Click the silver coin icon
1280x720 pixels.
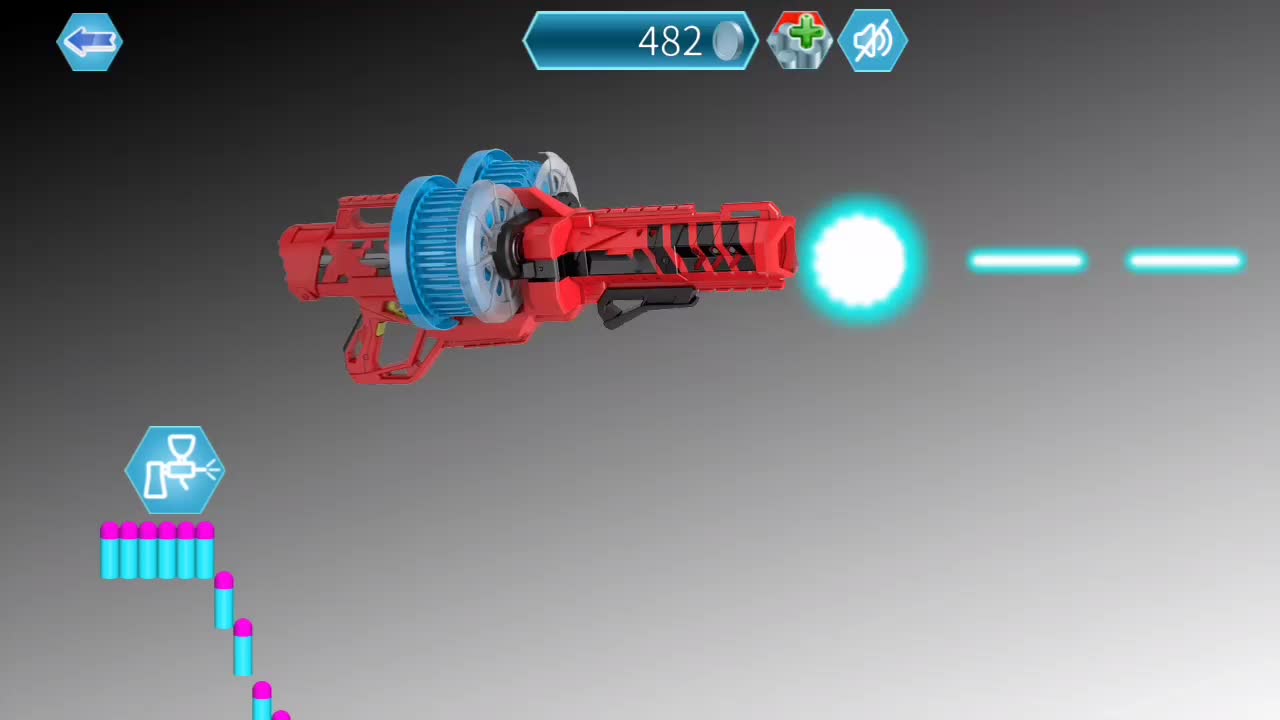point(725,41)
